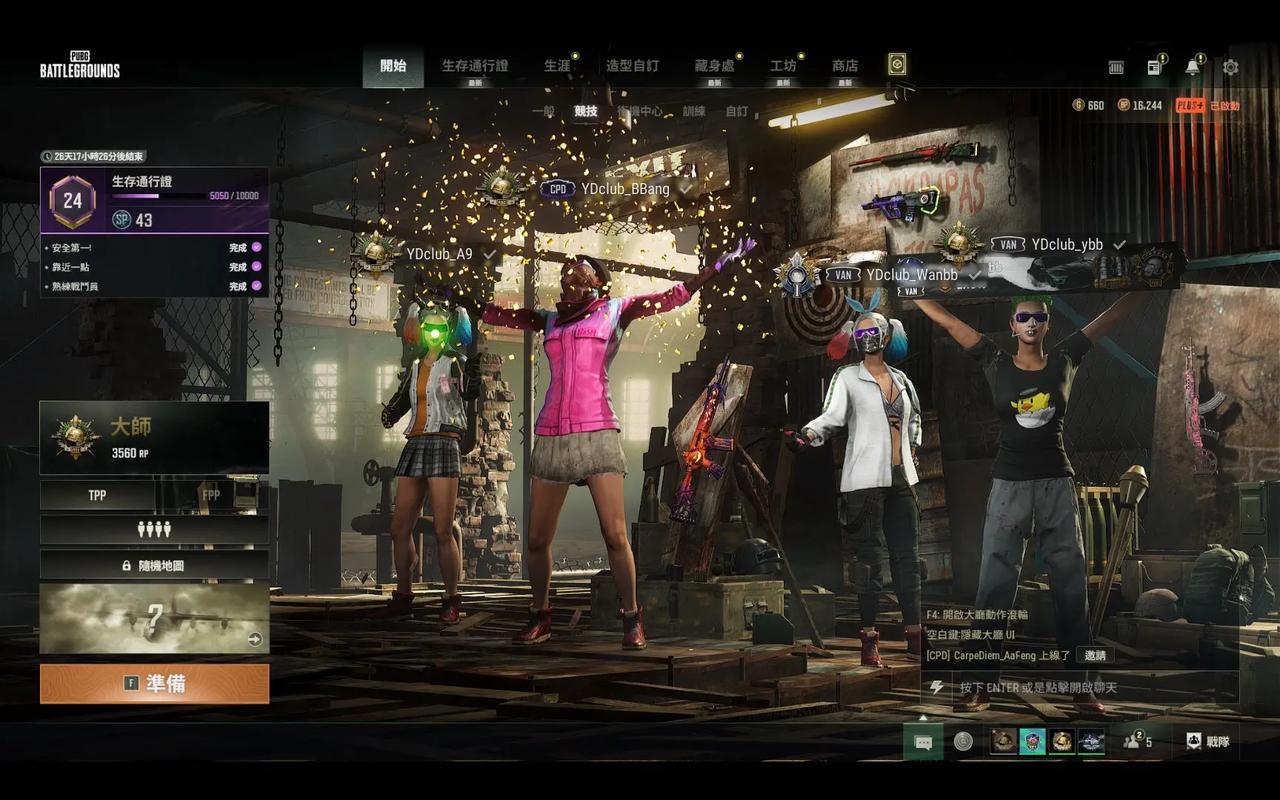
Task: Switch to the 訓練 training mode
Action: click(693, 112)
